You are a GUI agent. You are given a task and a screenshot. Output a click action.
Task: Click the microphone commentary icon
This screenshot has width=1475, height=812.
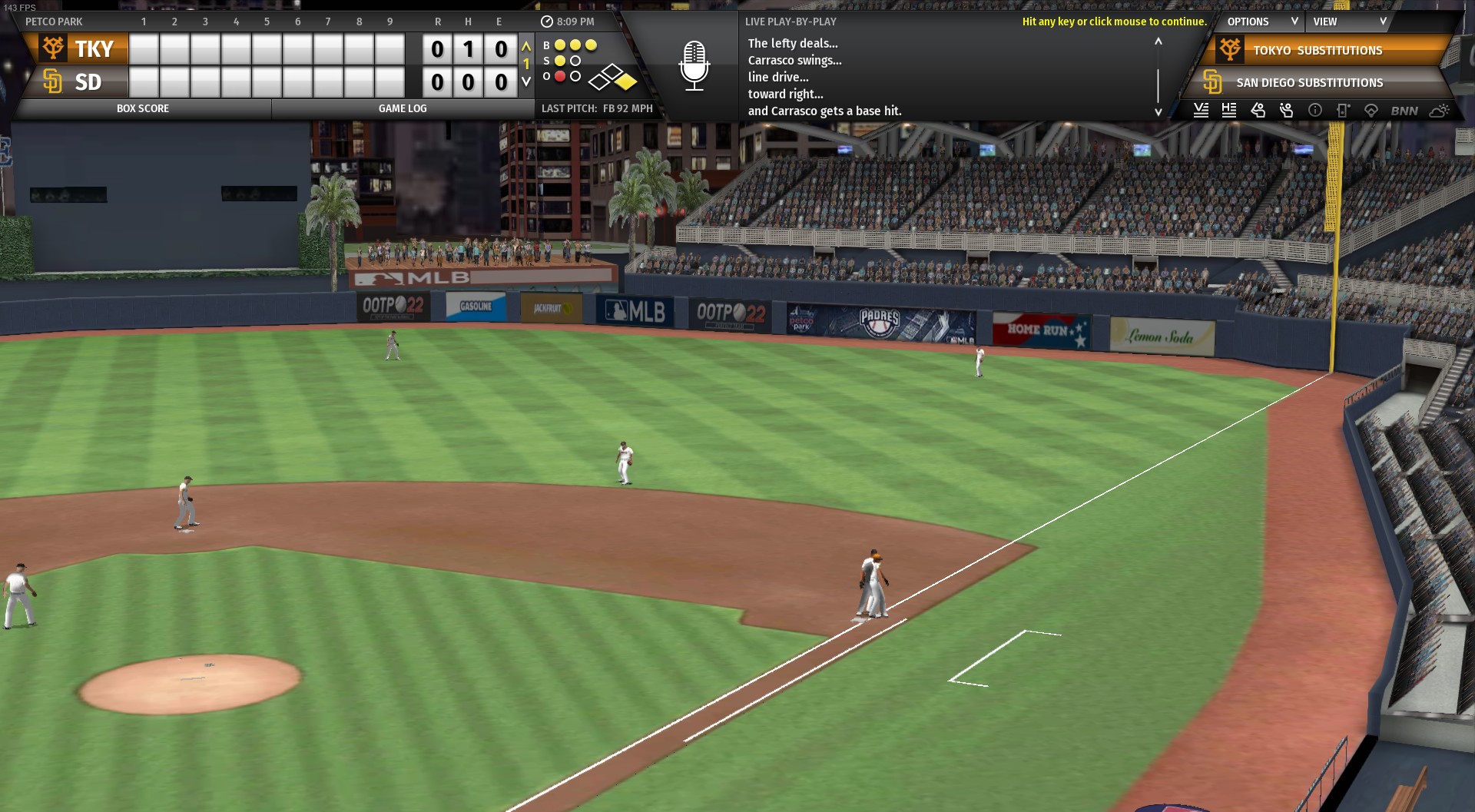[694, 65]
